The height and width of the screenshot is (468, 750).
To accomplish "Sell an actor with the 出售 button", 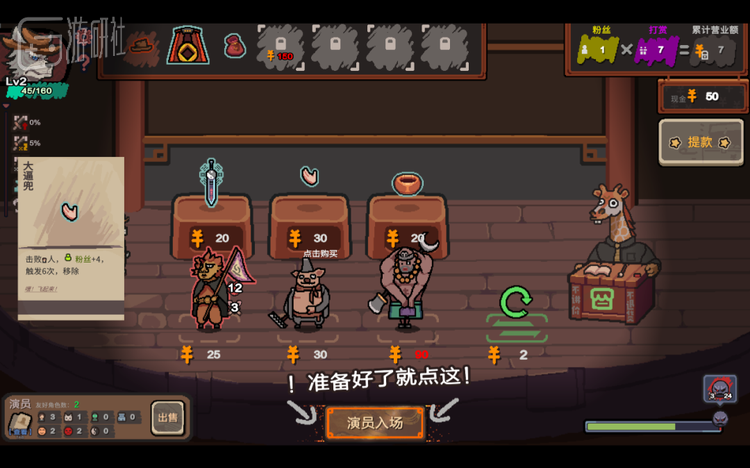I will [x=167, y=418].
